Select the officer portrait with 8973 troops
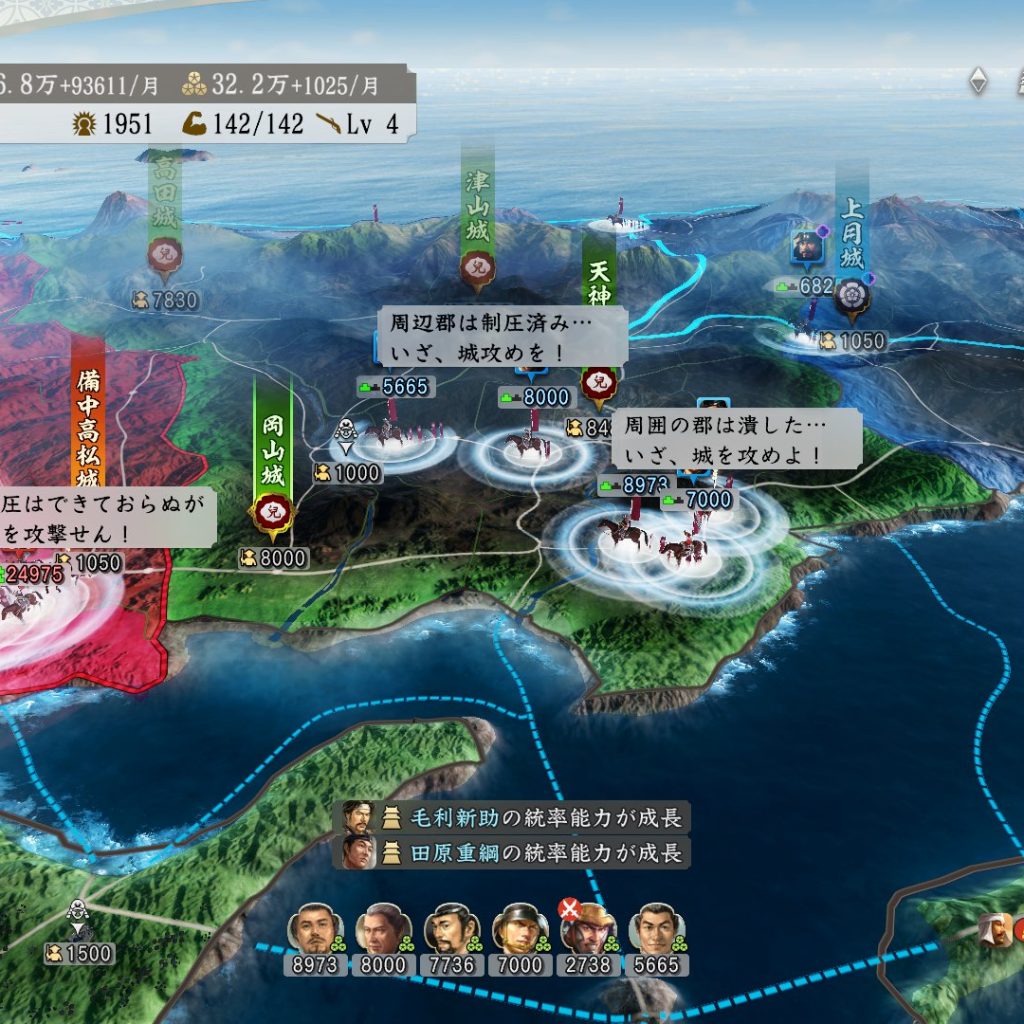1024x1024 pixels. [x=315, y=932]
